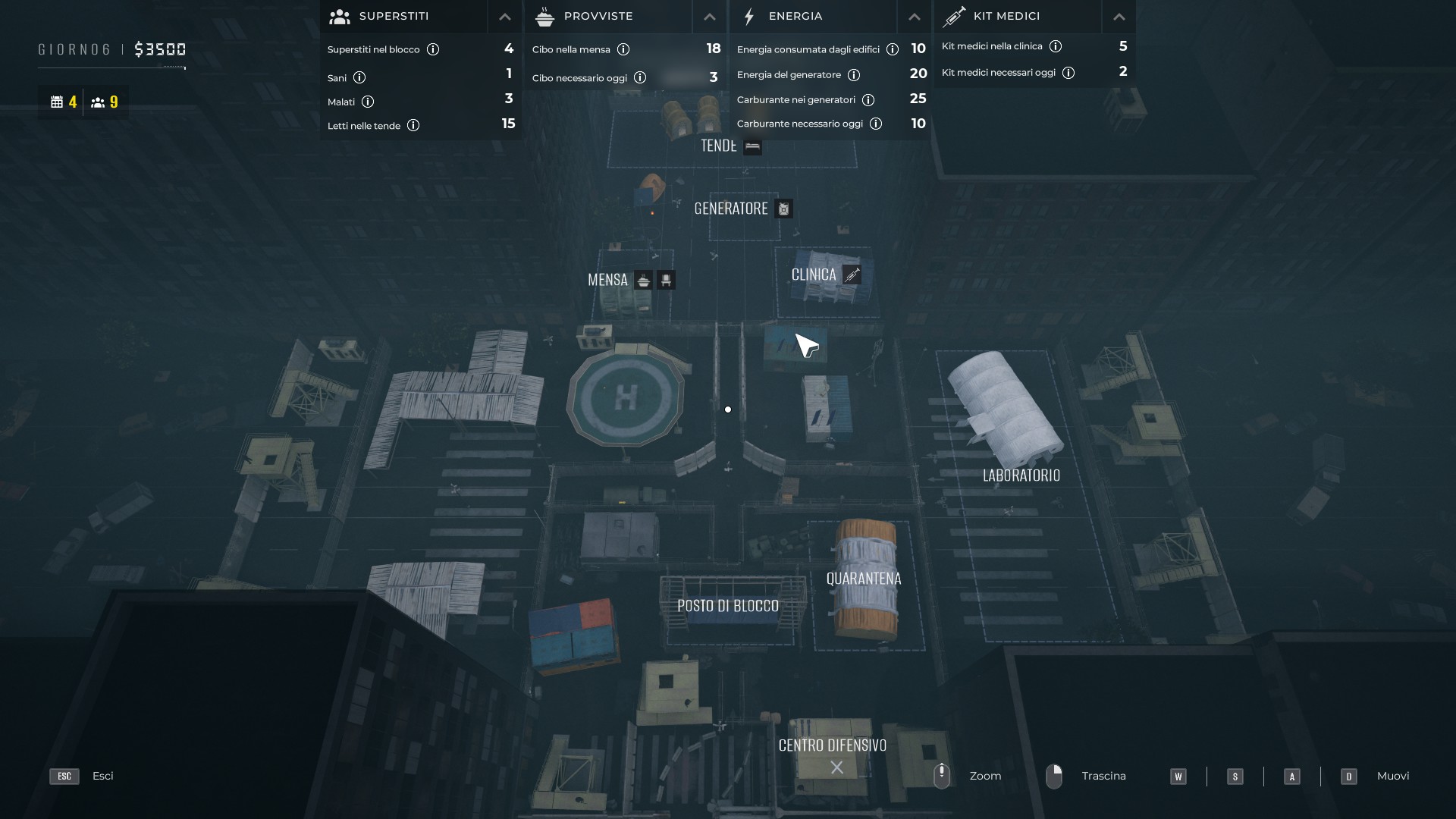
Task: Open the Mensa building
Action: coord(608,280)
